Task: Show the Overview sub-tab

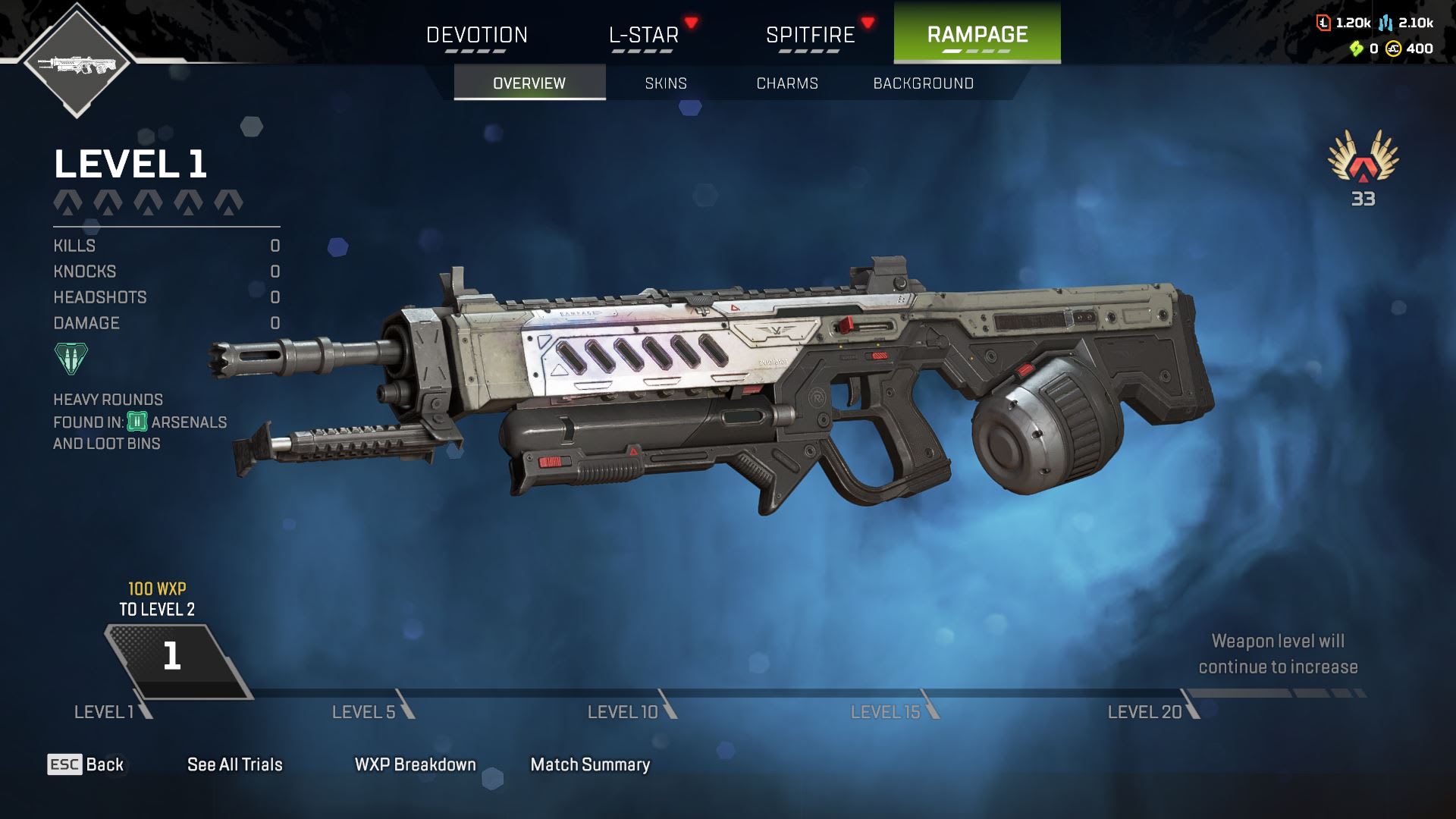Action: (529, 83)
